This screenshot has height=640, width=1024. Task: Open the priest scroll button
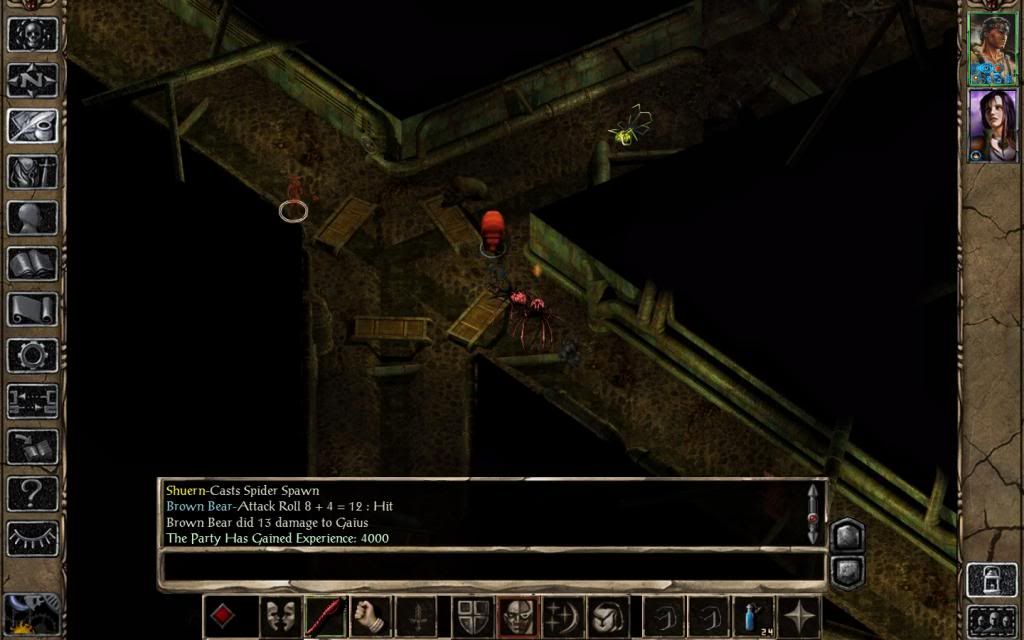click(x=32, y=309)
